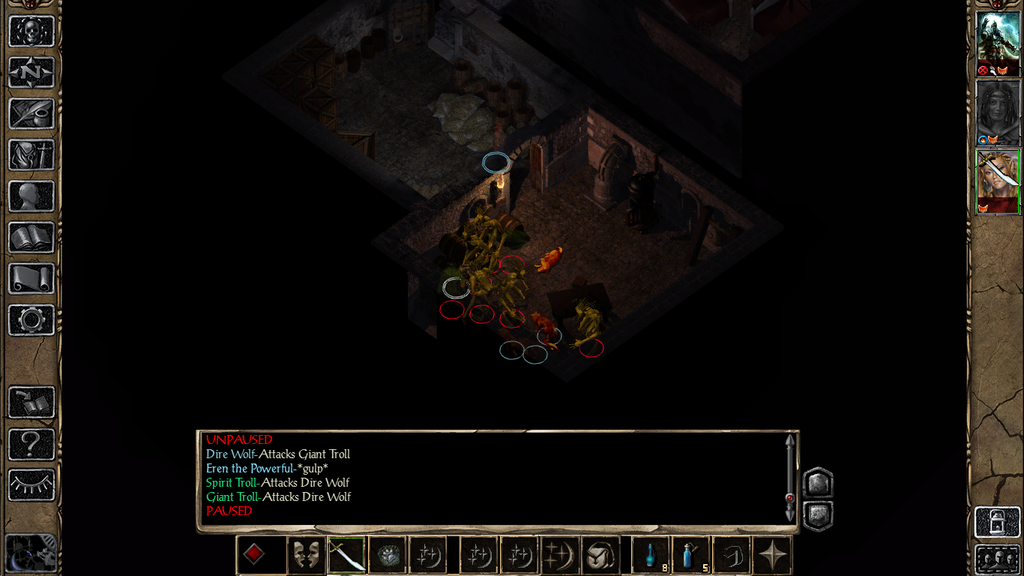
Task: Toggle party AI with the lantern button
Action: tap(997, 521)
